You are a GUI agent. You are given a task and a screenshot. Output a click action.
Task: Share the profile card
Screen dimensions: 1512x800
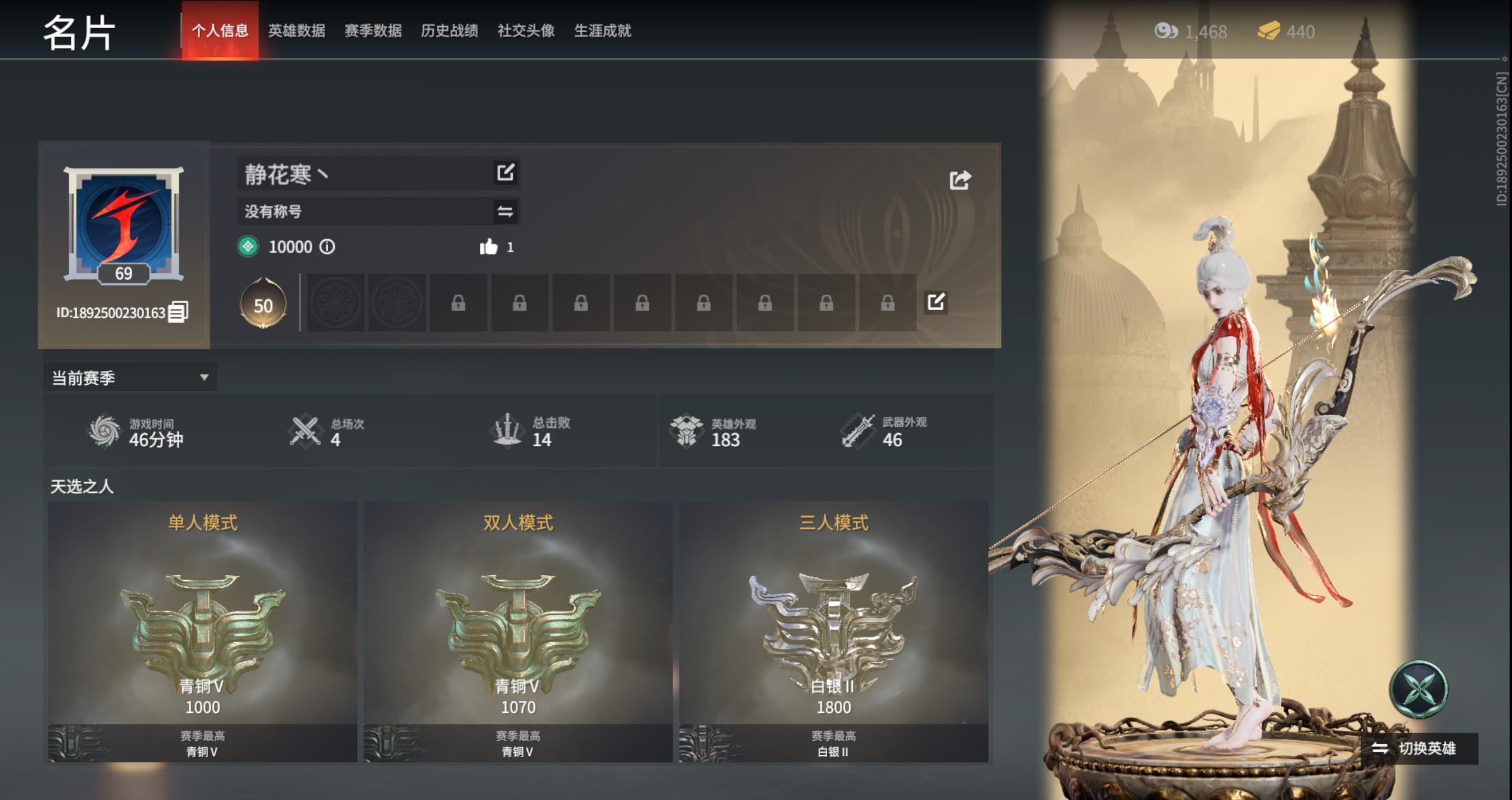(x=960, y=180)
